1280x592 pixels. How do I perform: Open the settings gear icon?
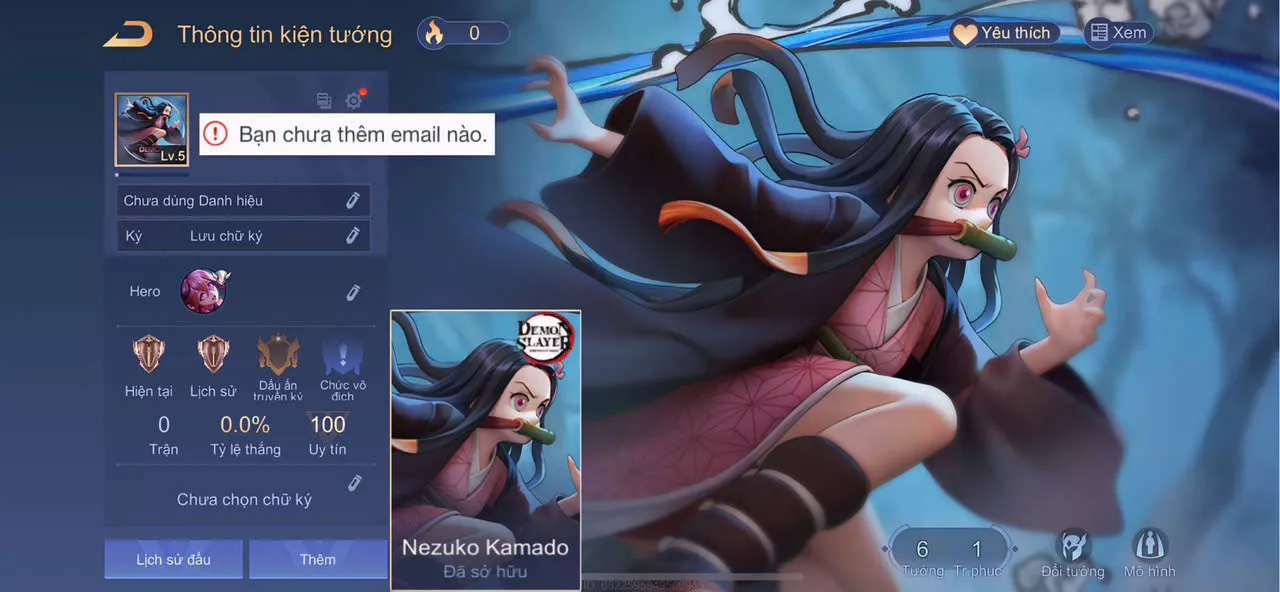(x=354, y=100)
